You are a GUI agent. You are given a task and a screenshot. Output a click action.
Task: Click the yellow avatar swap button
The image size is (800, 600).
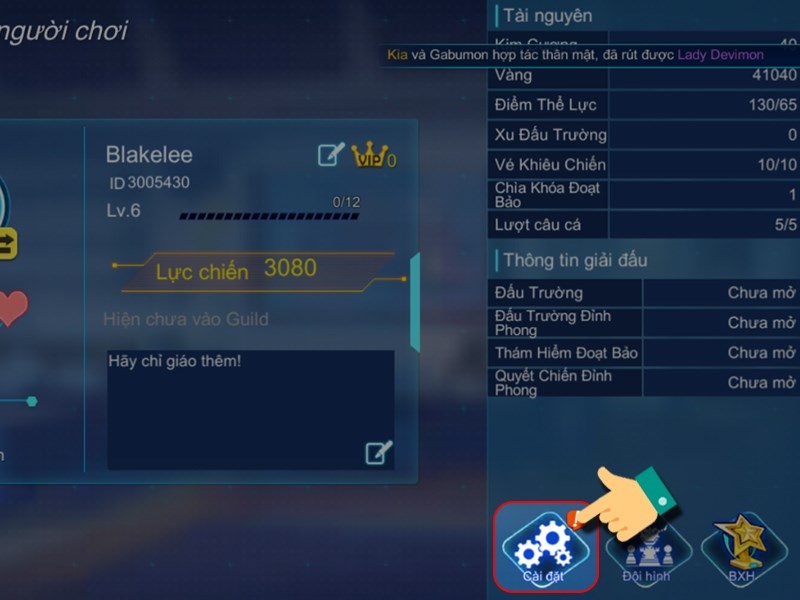6,241
